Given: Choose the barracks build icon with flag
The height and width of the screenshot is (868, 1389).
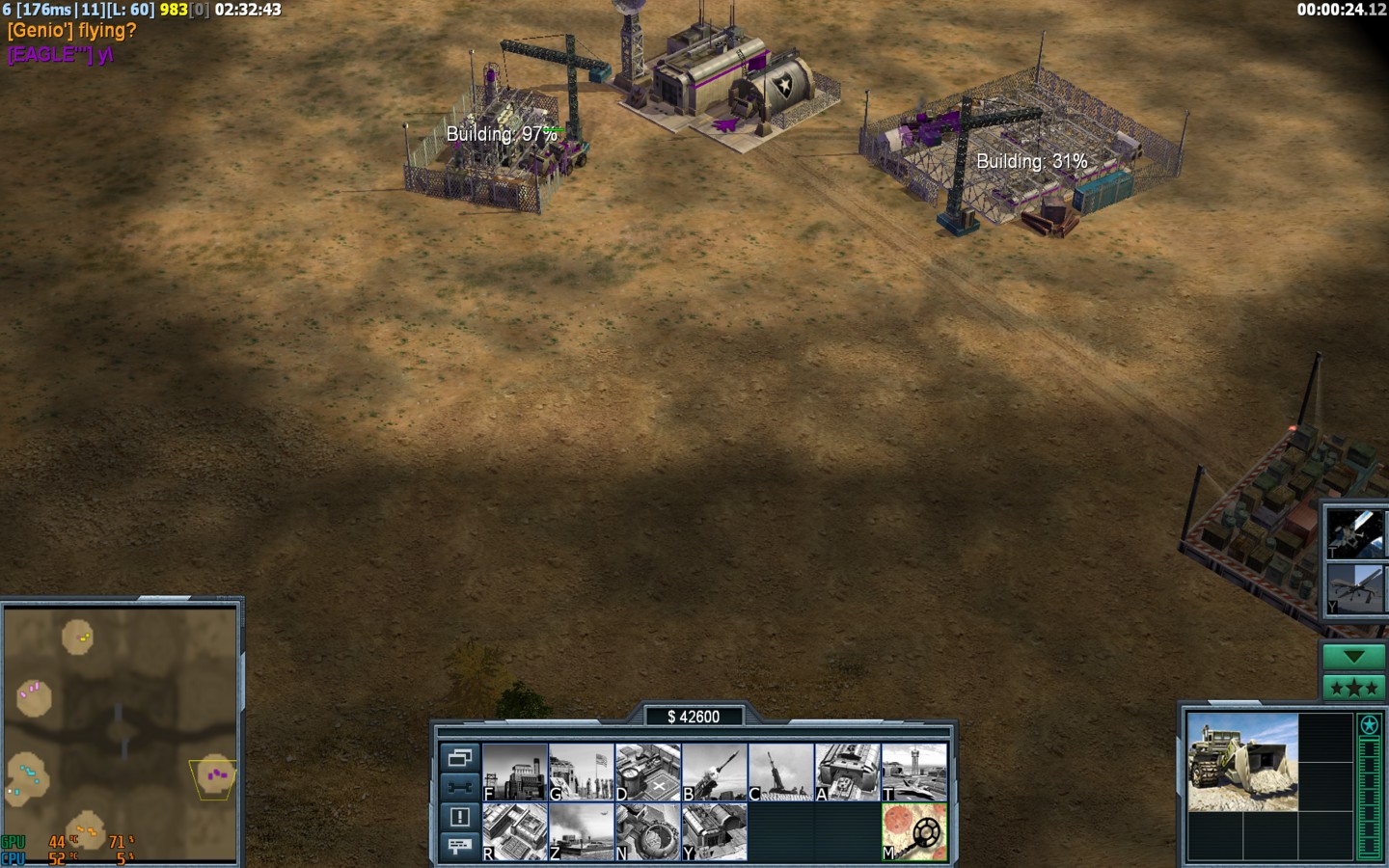Looking at the screenshot, I should [x=582, y=773].
